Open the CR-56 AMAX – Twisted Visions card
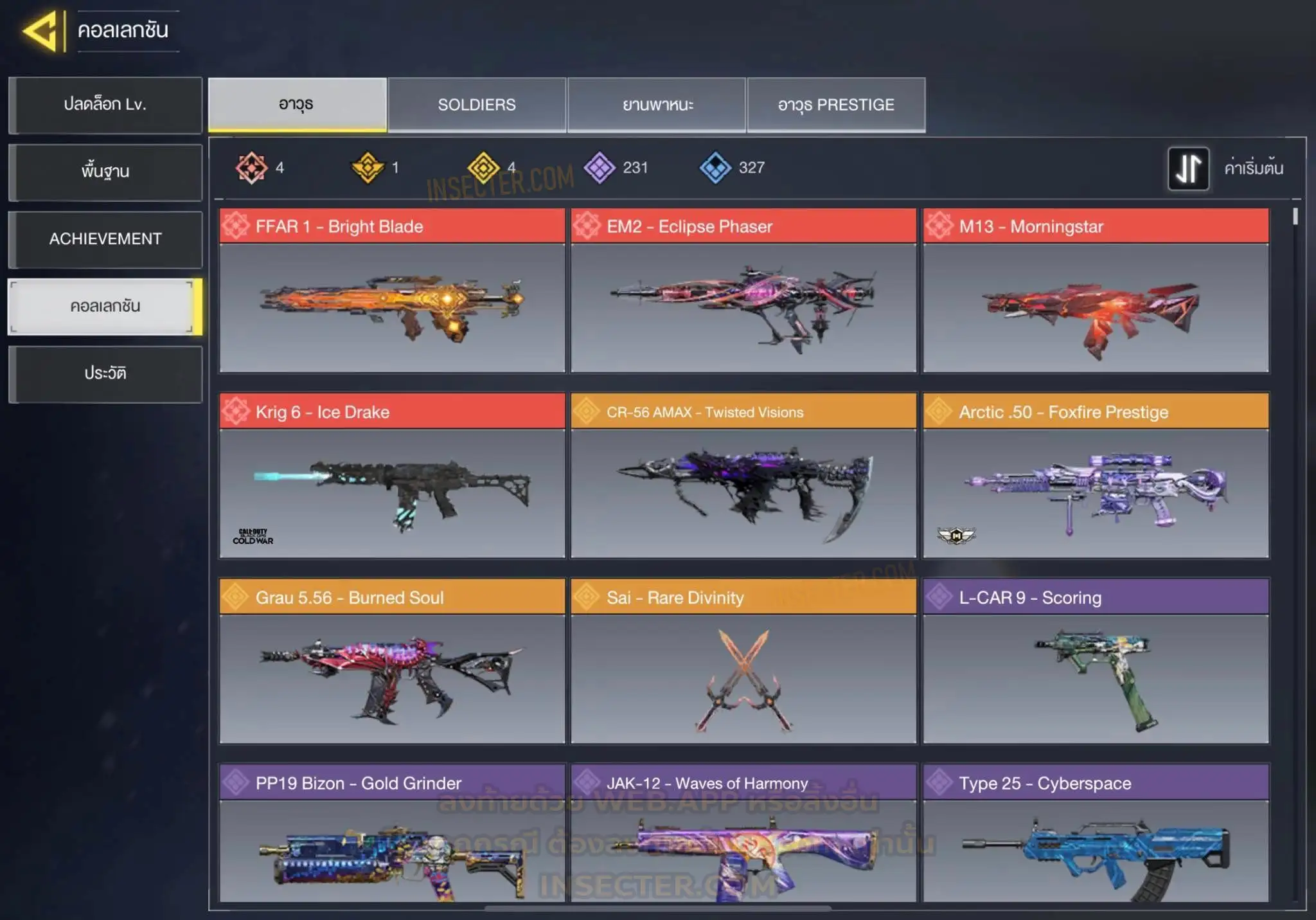1316x920 pixels. 743,476
